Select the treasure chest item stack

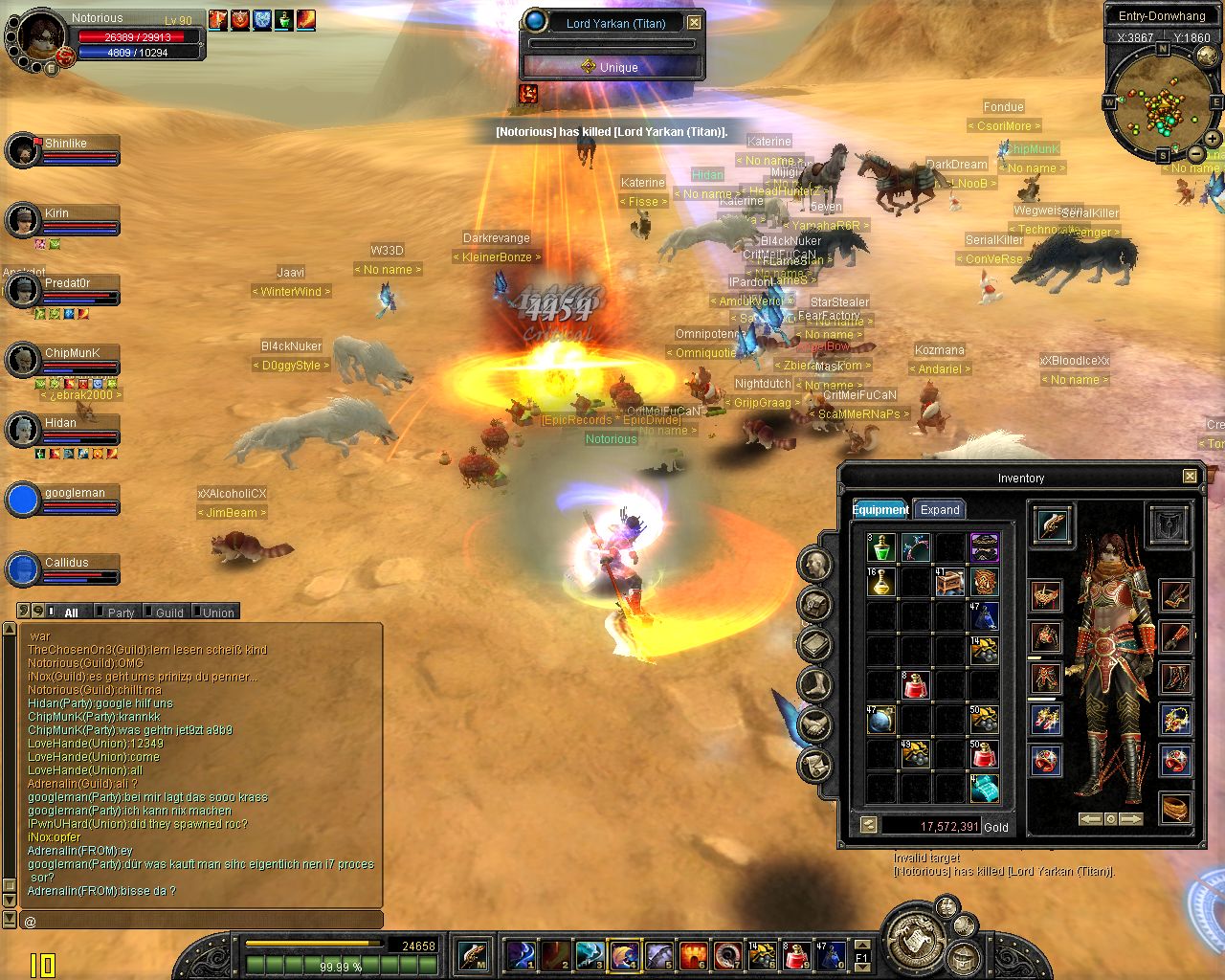point(949,582)
